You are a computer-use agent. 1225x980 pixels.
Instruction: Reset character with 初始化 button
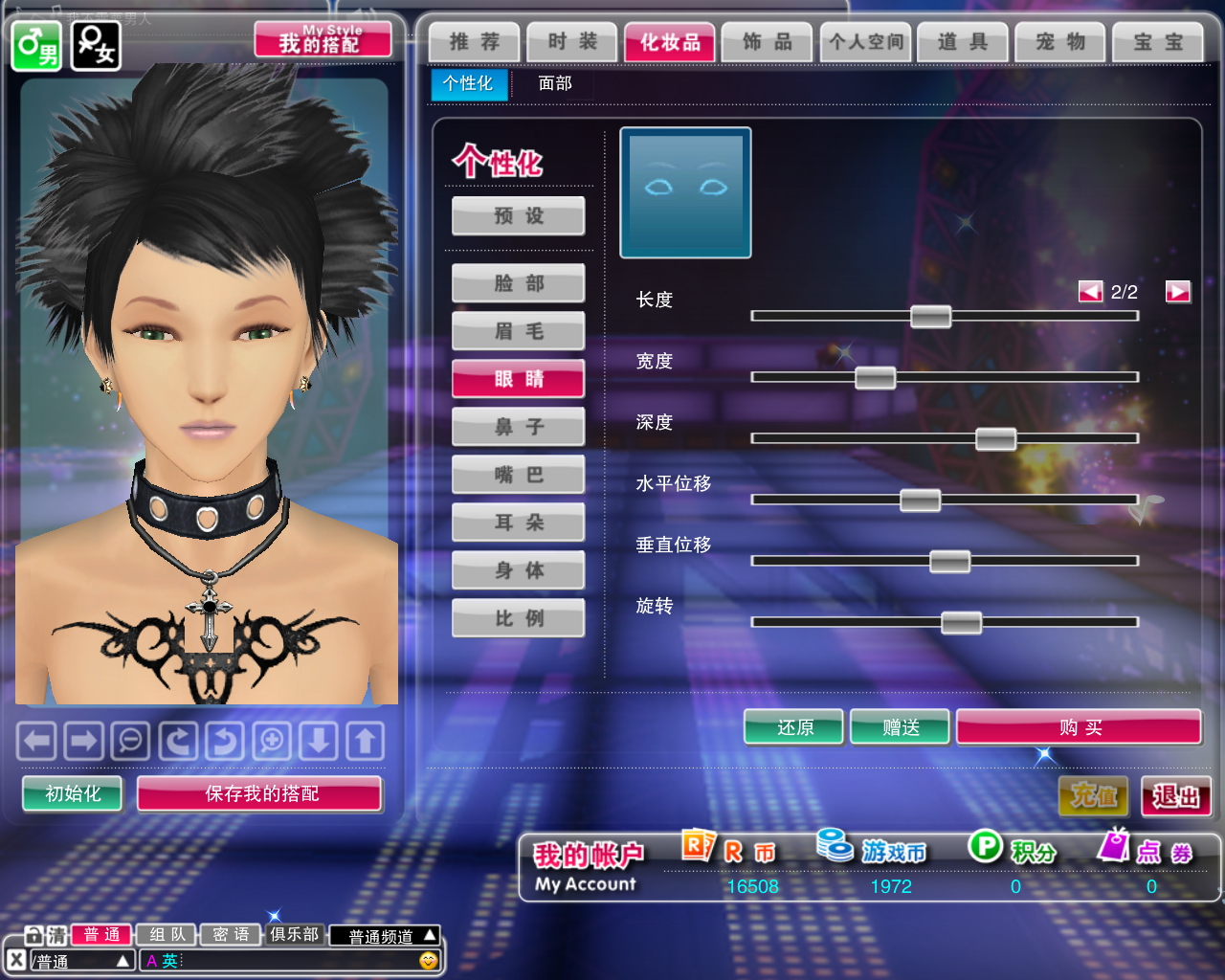(73, 793)
